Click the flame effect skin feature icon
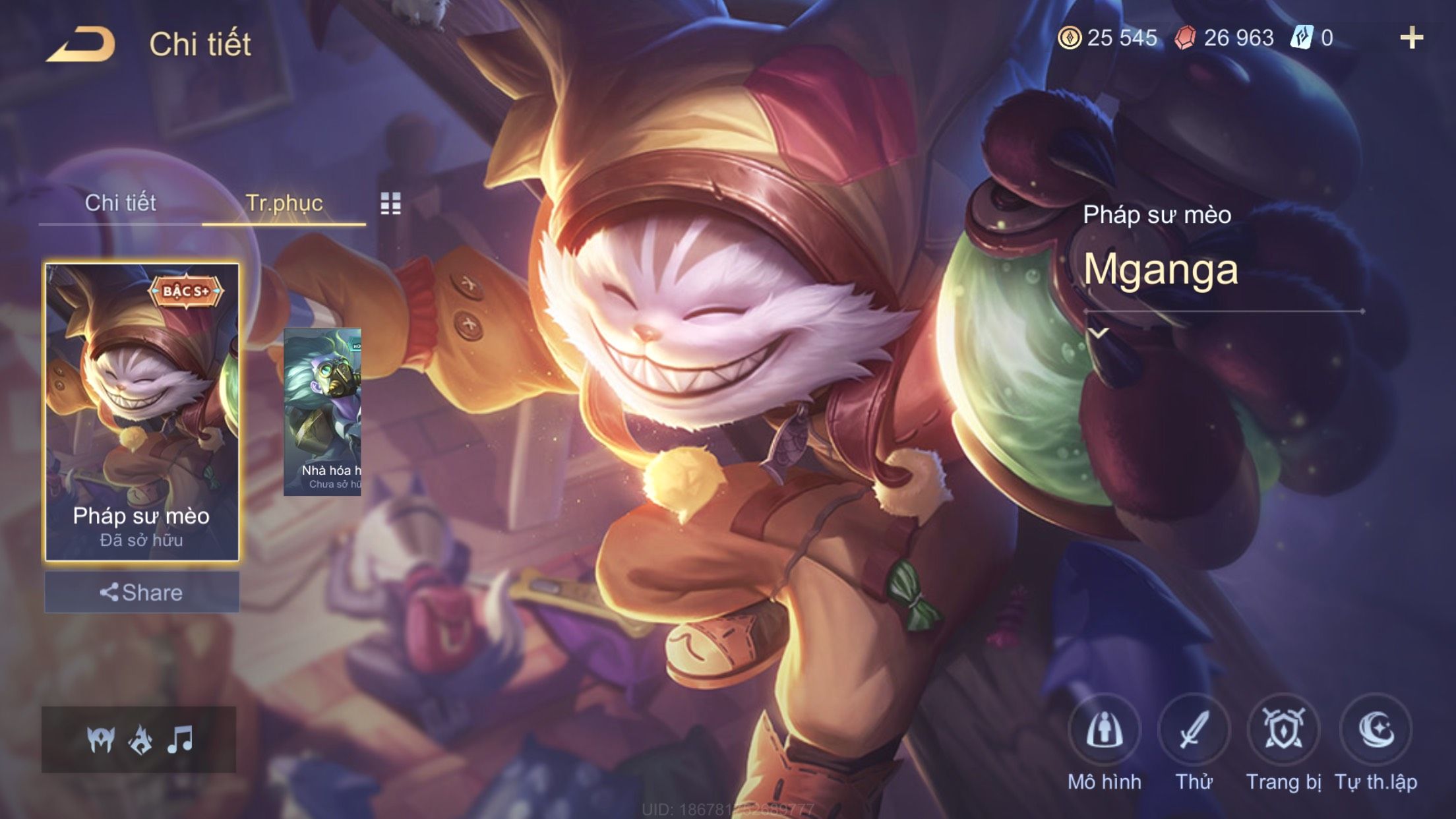The image size is (1456, 819). (x=140, y=740)
